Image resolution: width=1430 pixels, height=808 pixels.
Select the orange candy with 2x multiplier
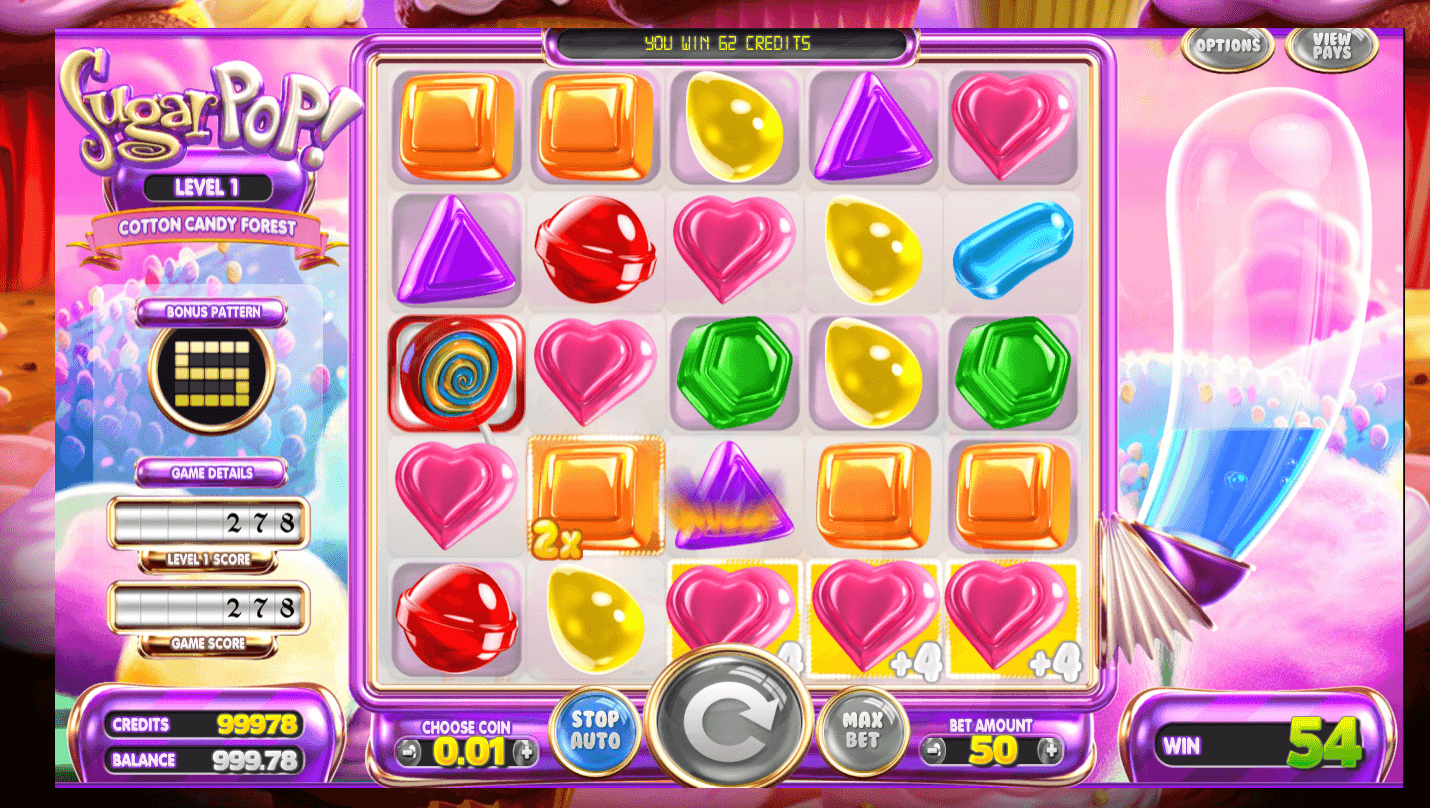pyautogui.click(x=595, y=495)
